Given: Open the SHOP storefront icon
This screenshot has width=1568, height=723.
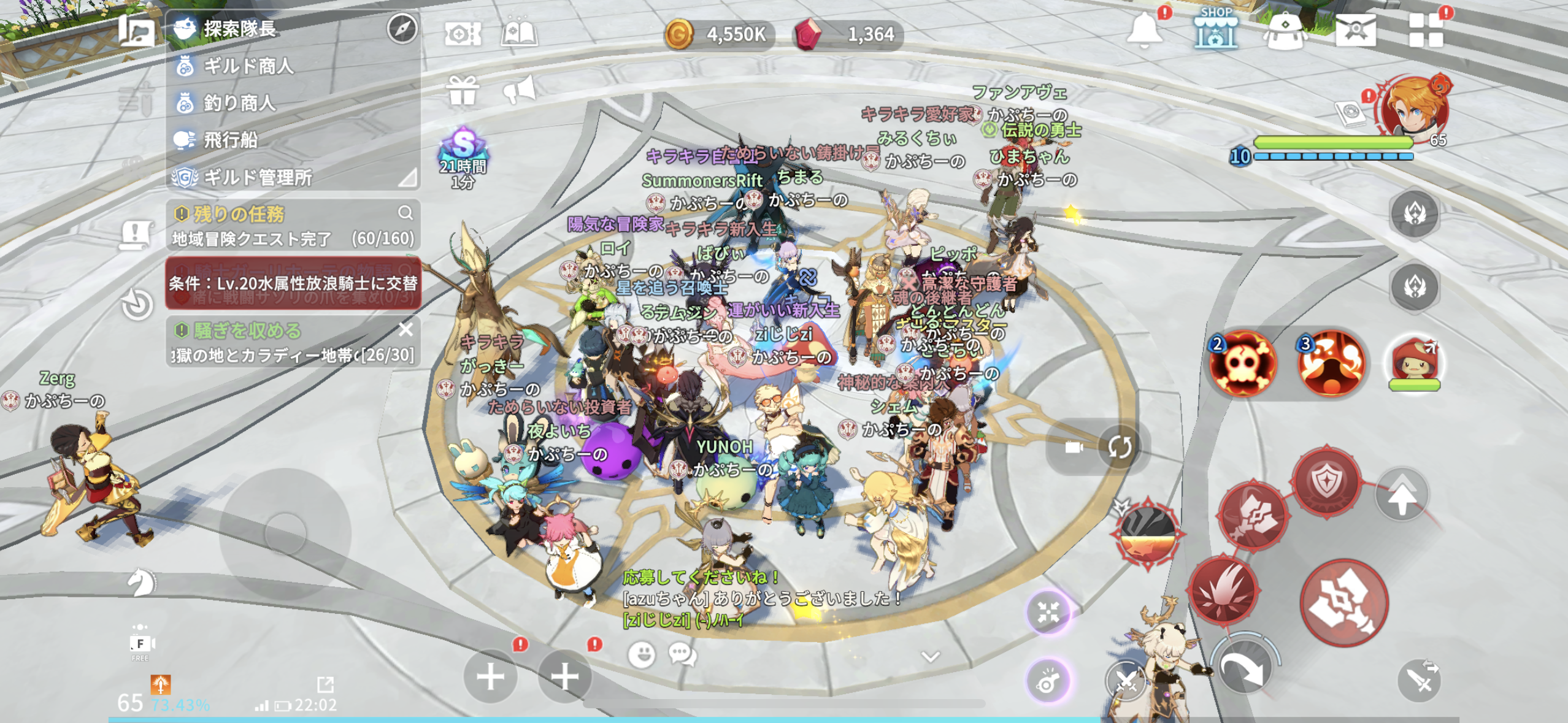Looking at the screenshot, I should click(1216, 29).
